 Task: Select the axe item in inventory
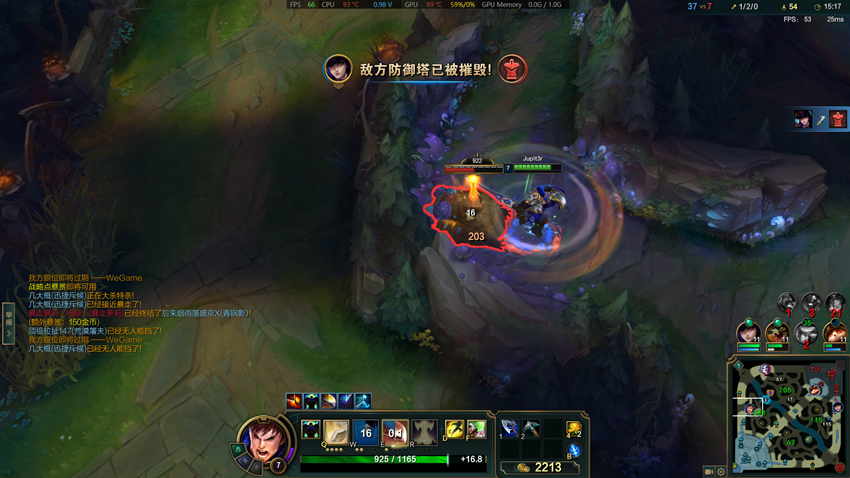[x=509, y=428]
